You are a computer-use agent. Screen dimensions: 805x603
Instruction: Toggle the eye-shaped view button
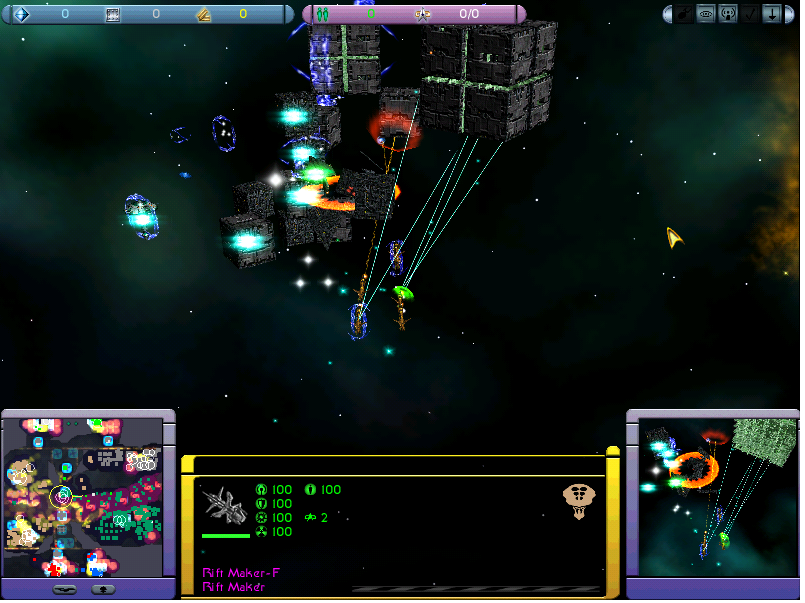click(704, 15)
